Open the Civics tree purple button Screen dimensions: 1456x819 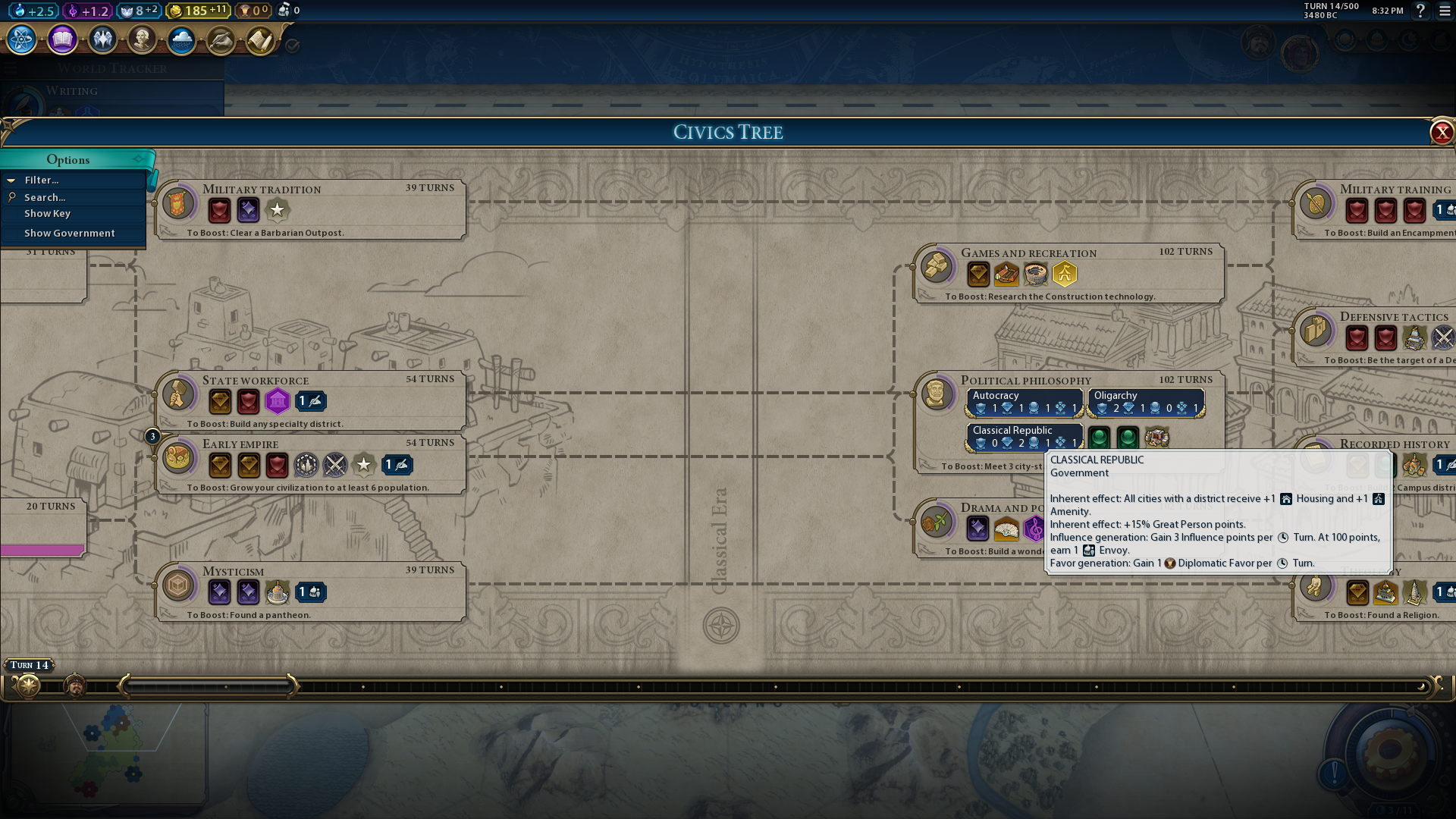coord(62,39)
